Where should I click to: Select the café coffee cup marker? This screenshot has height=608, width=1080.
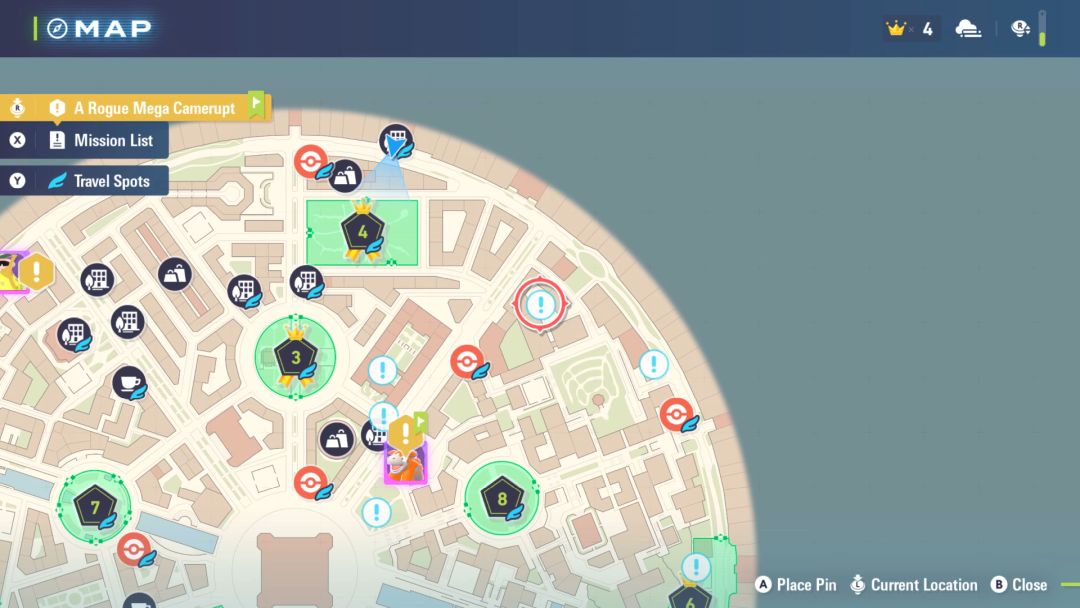click(128, 383)
